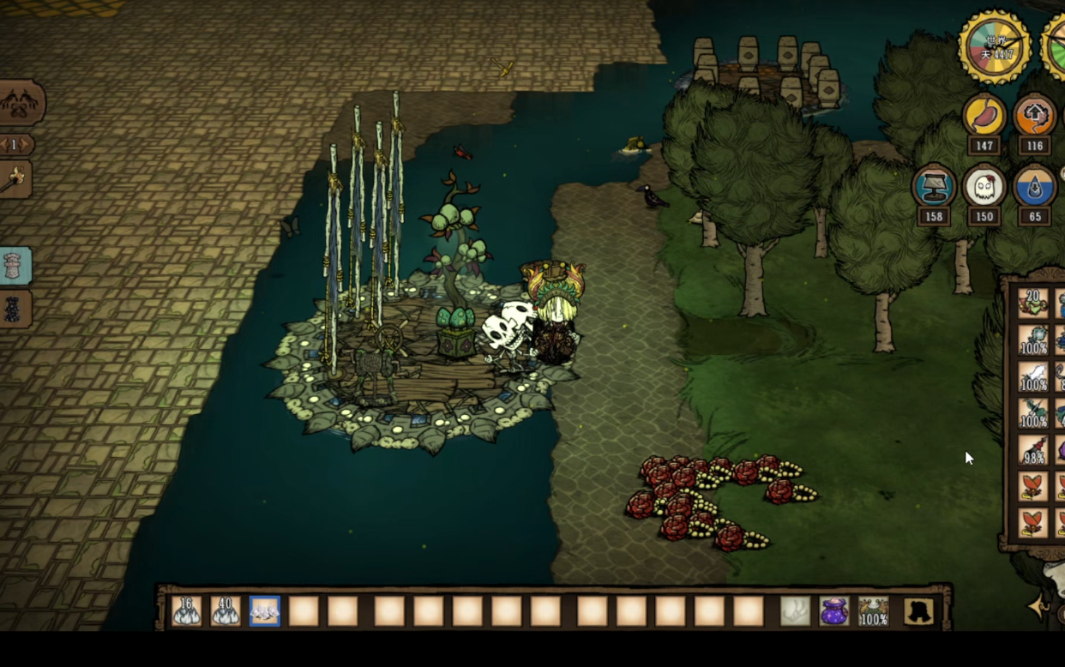Open the golden staff crafting tab

(x=14, y=181)
